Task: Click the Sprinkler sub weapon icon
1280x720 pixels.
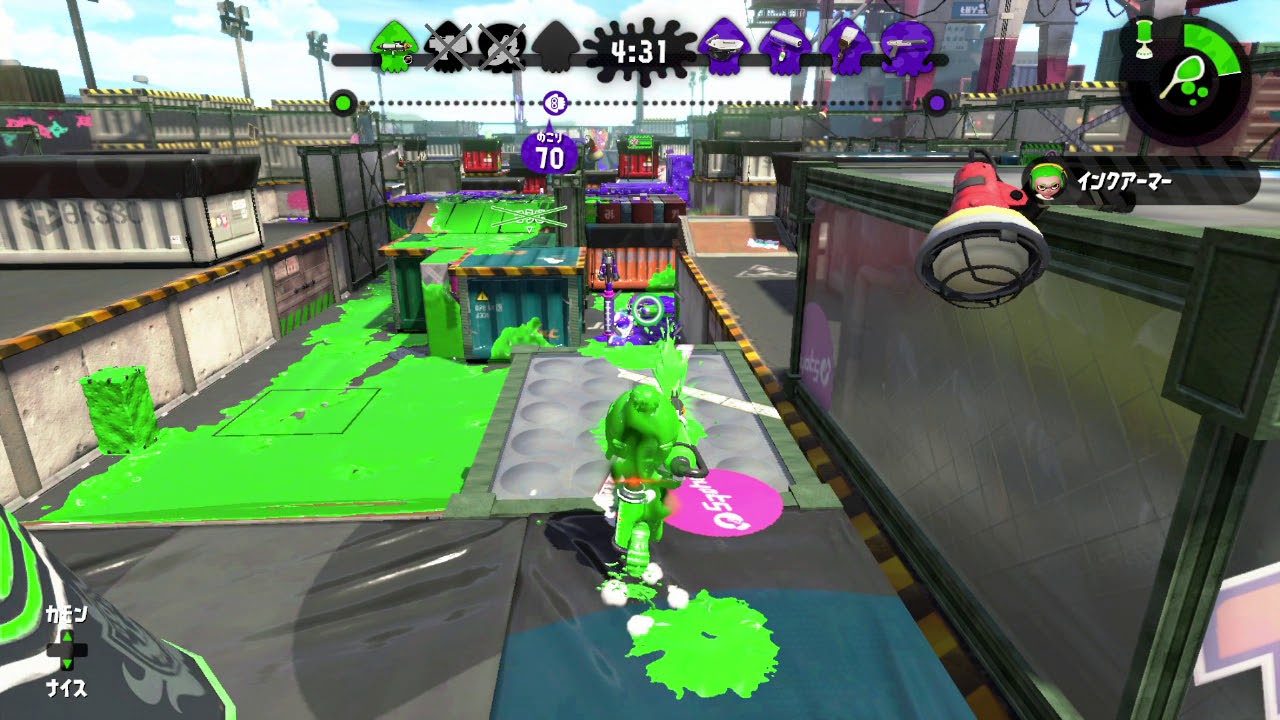Action: [x=1145, y=38]
